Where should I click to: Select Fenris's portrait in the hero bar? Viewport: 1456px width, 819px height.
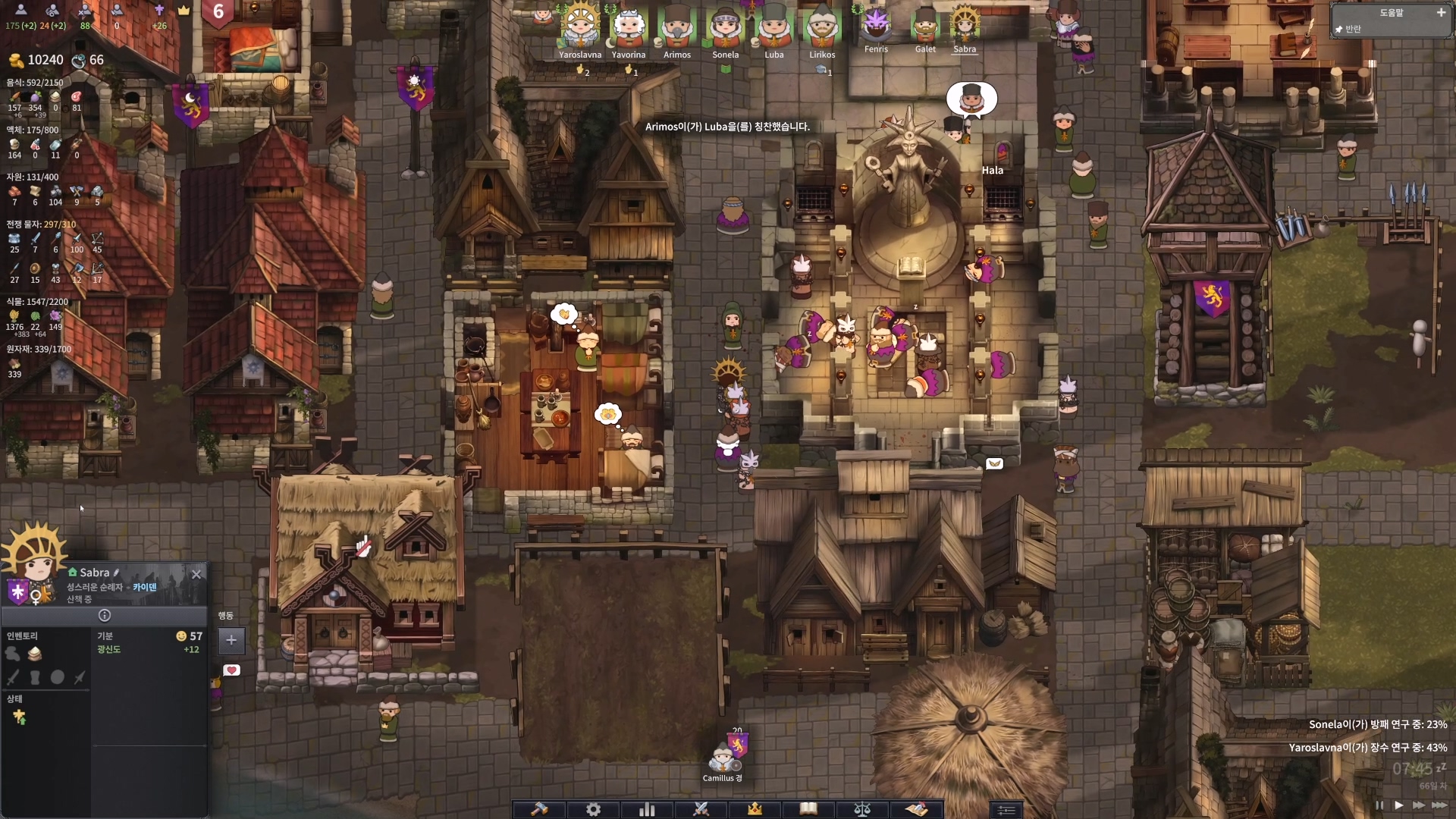(x=876, y=25)
